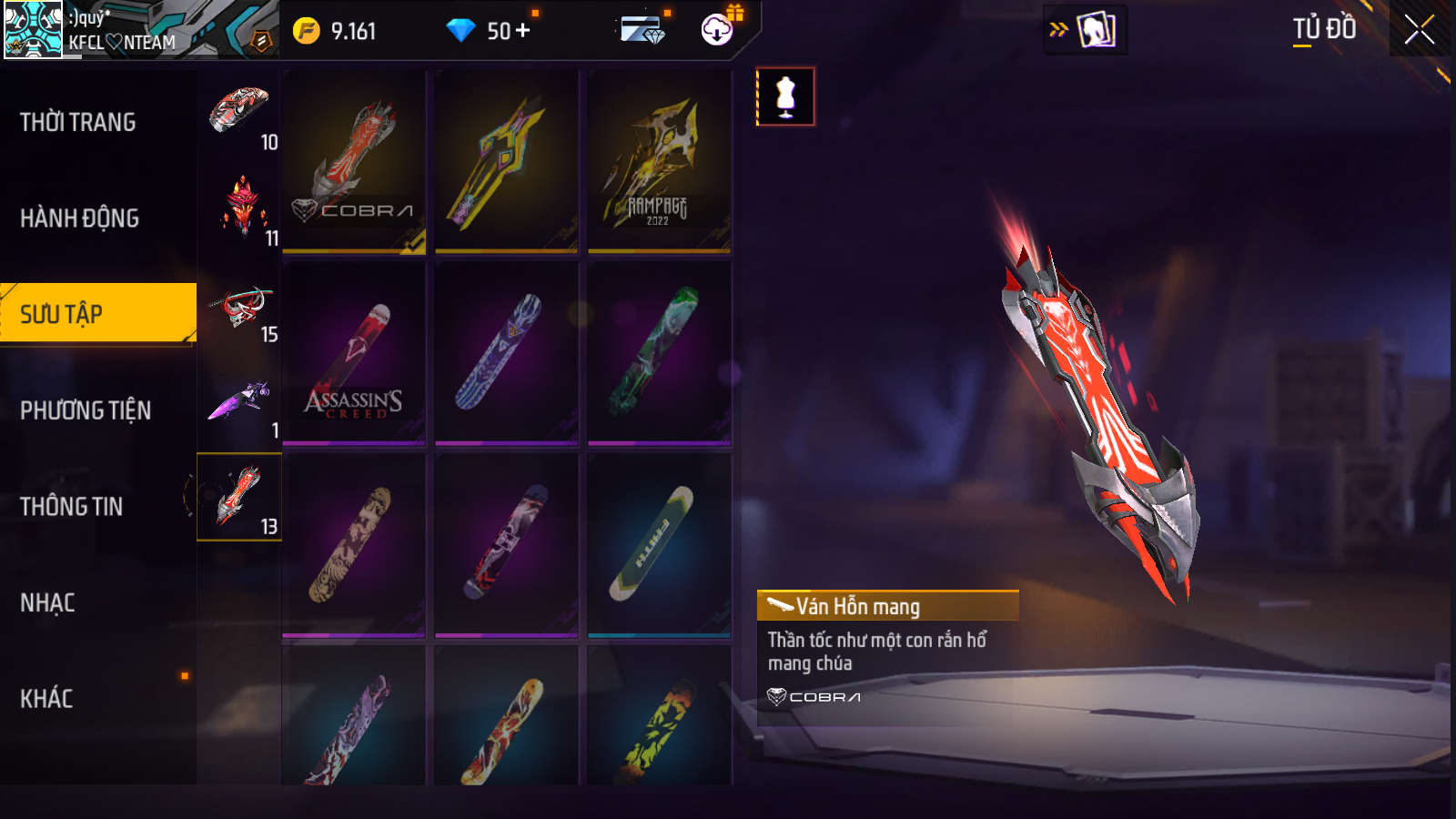Switch to the NHẠC tab

48,602
